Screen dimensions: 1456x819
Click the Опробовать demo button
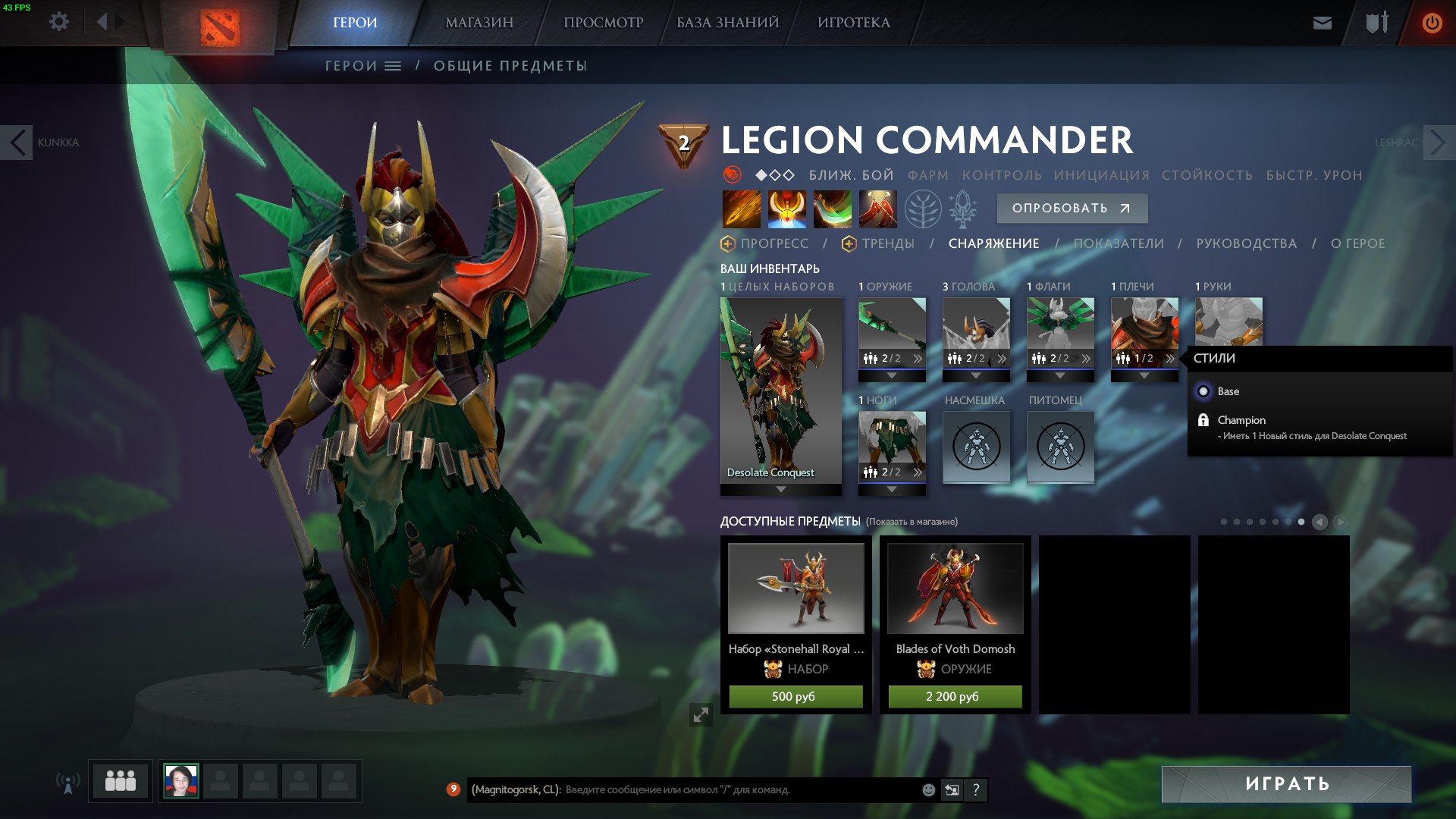(x=1071, y=209)
